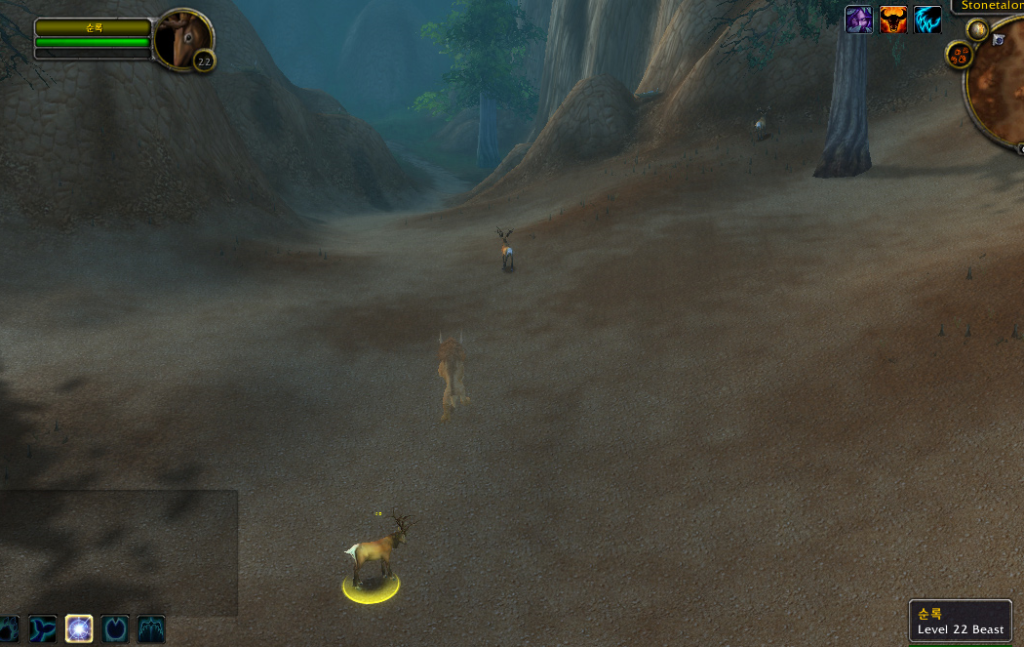The width and height of the screenshot is (1024, 647).
Task: Activate the glowing white starburst ability
Action: pyautogui.click(x=79, y=628)
